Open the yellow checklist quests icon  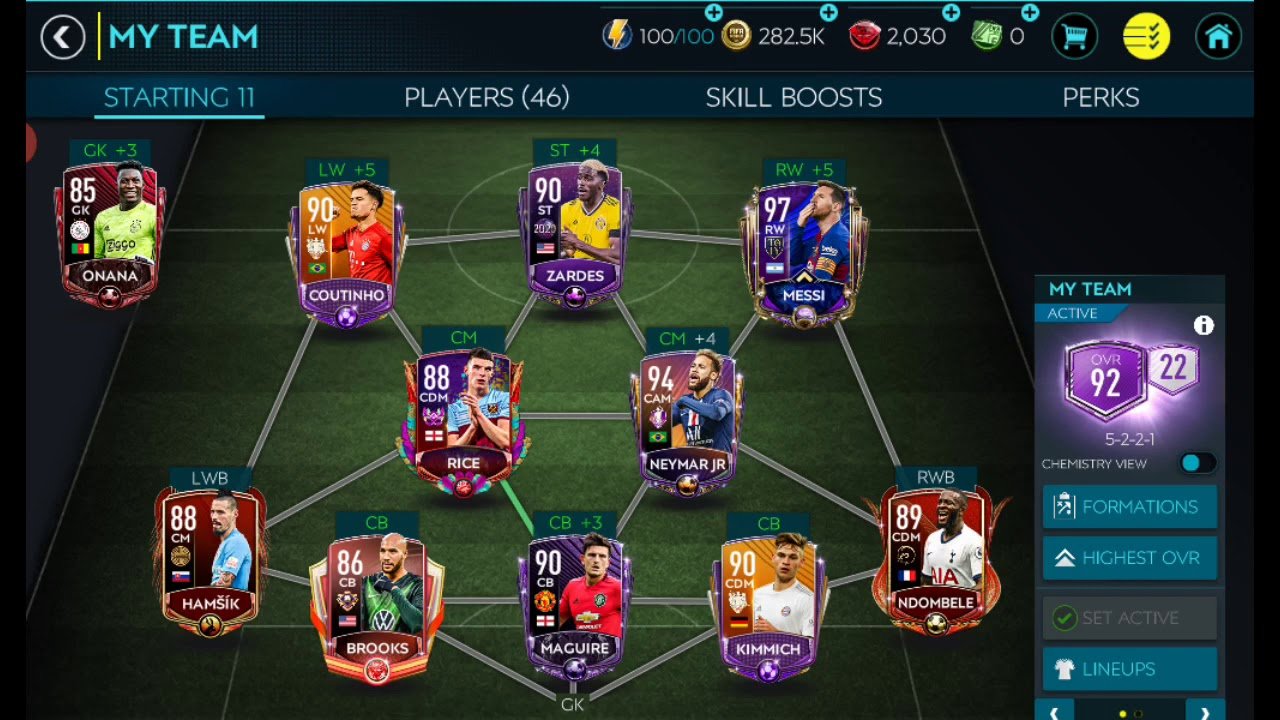[x=1146, y=38]
